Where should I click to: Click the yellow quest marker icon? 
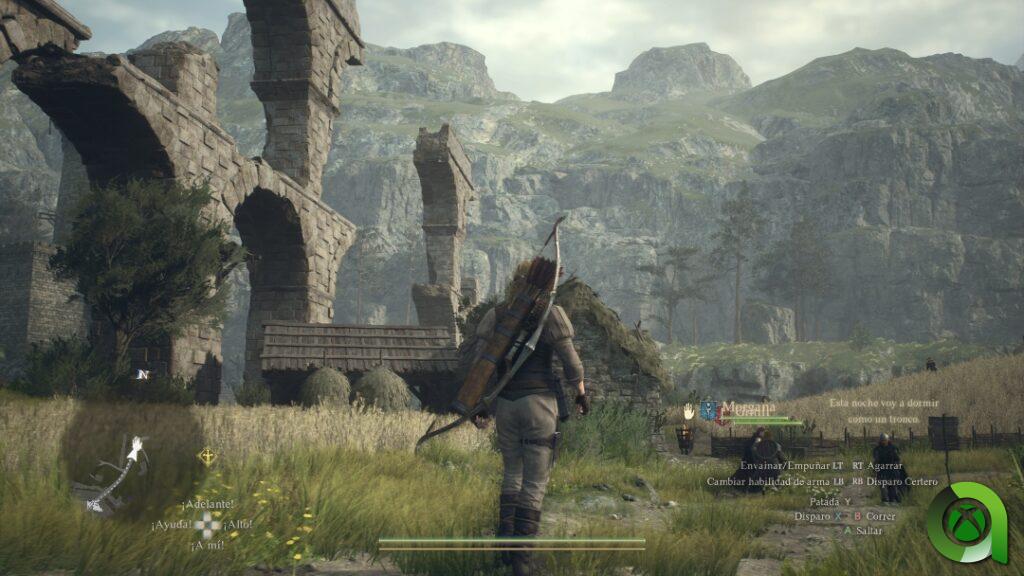(x=207, y=456)
